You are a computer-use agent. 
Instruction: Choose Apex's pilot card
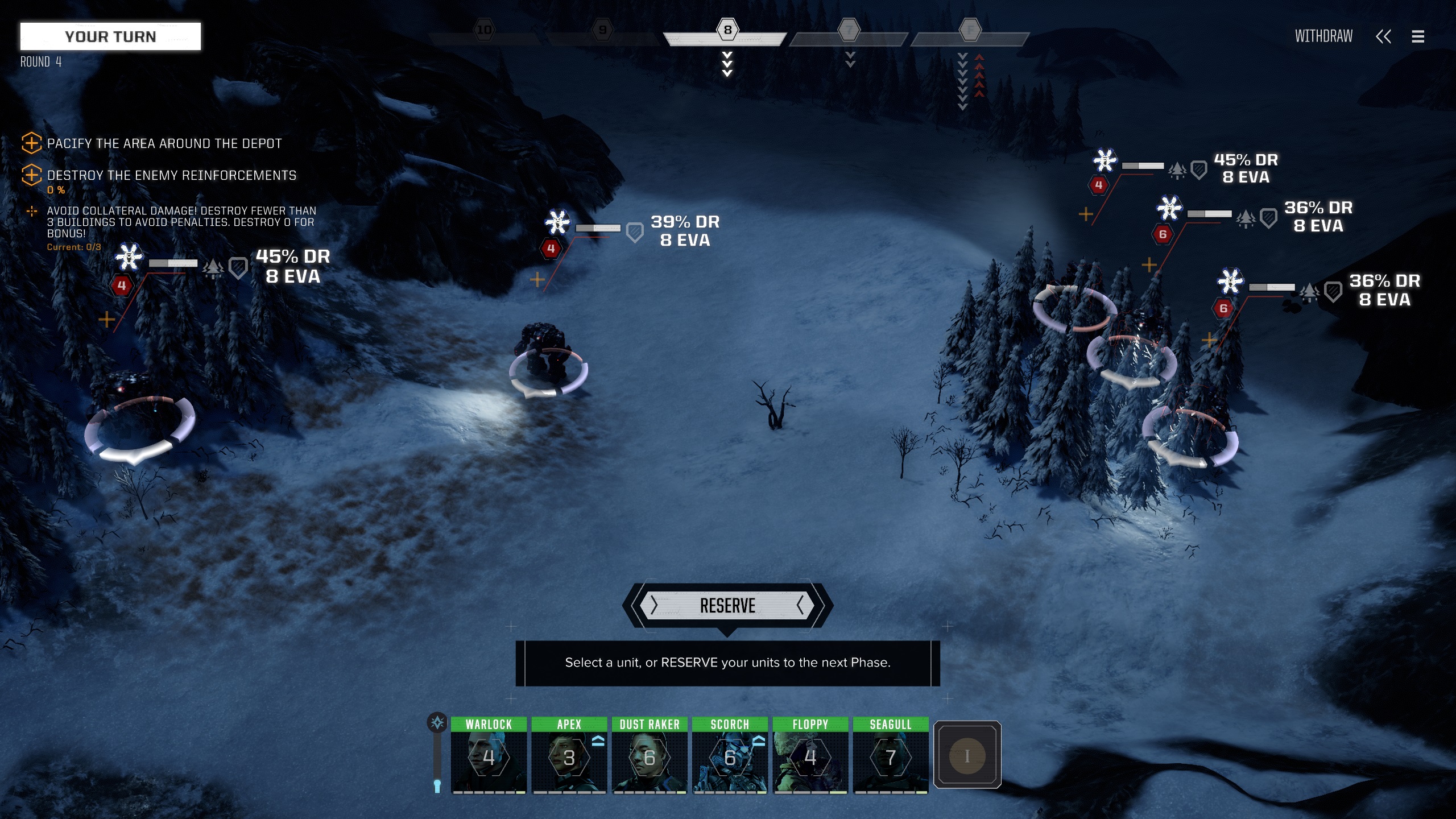[x=569, y=756]
